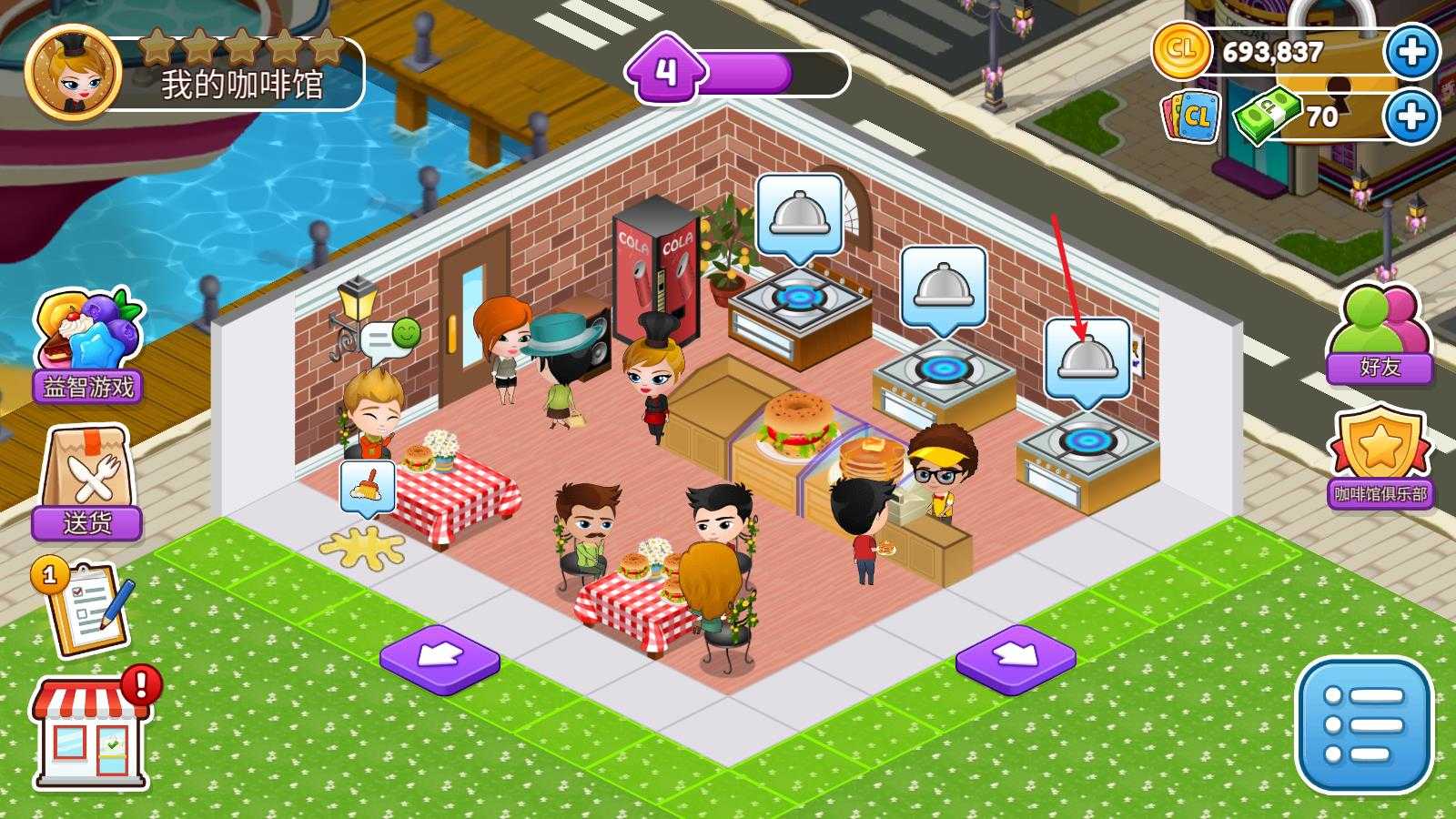
Task: Tap the purple level 4 badge
Action: 666,71
